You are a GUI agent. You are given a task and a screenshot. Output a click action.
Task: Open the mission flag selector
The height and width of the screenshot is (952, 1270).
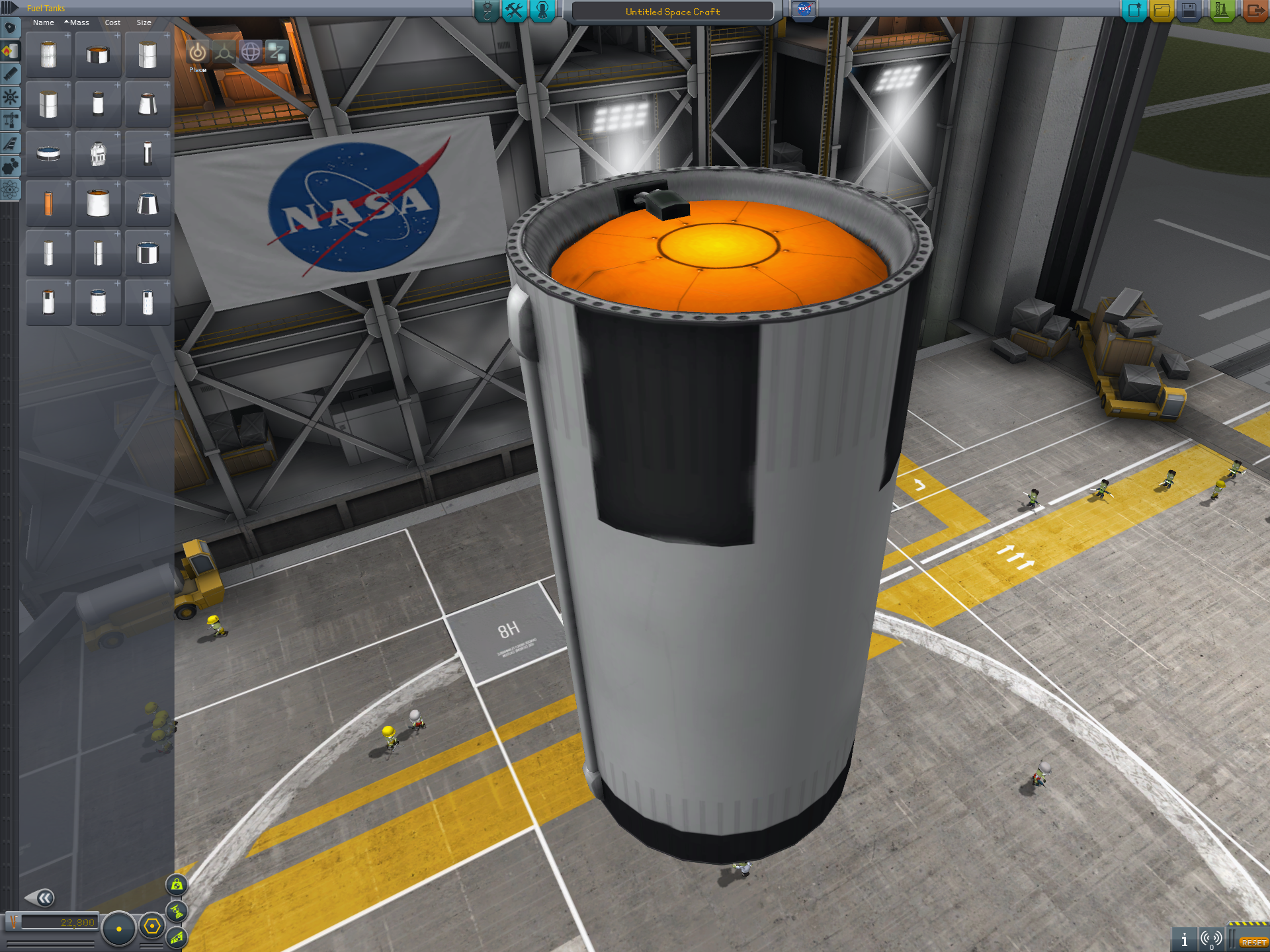tap(804, 9)
